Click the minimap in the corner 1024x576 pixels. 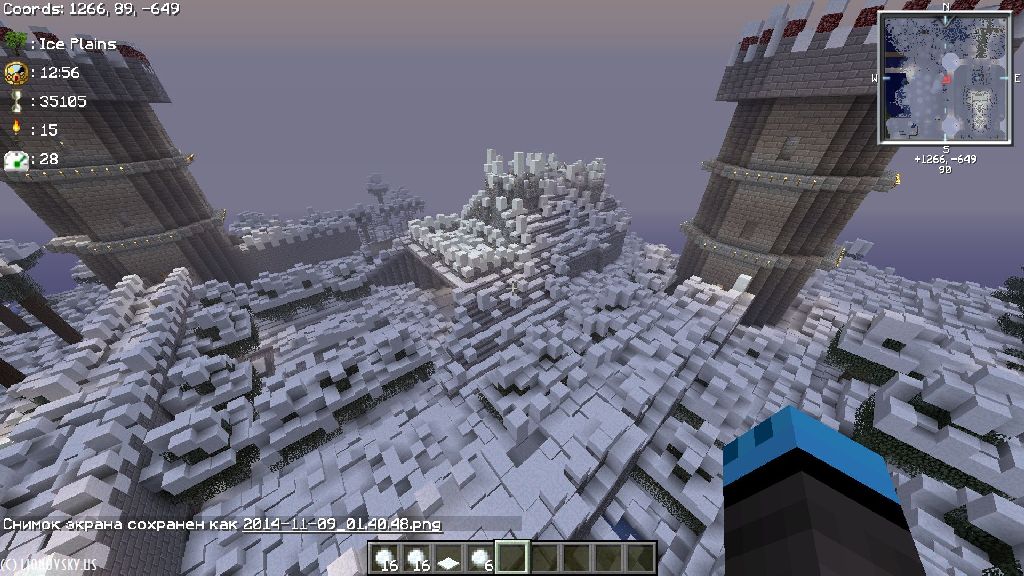click(945, 79)
